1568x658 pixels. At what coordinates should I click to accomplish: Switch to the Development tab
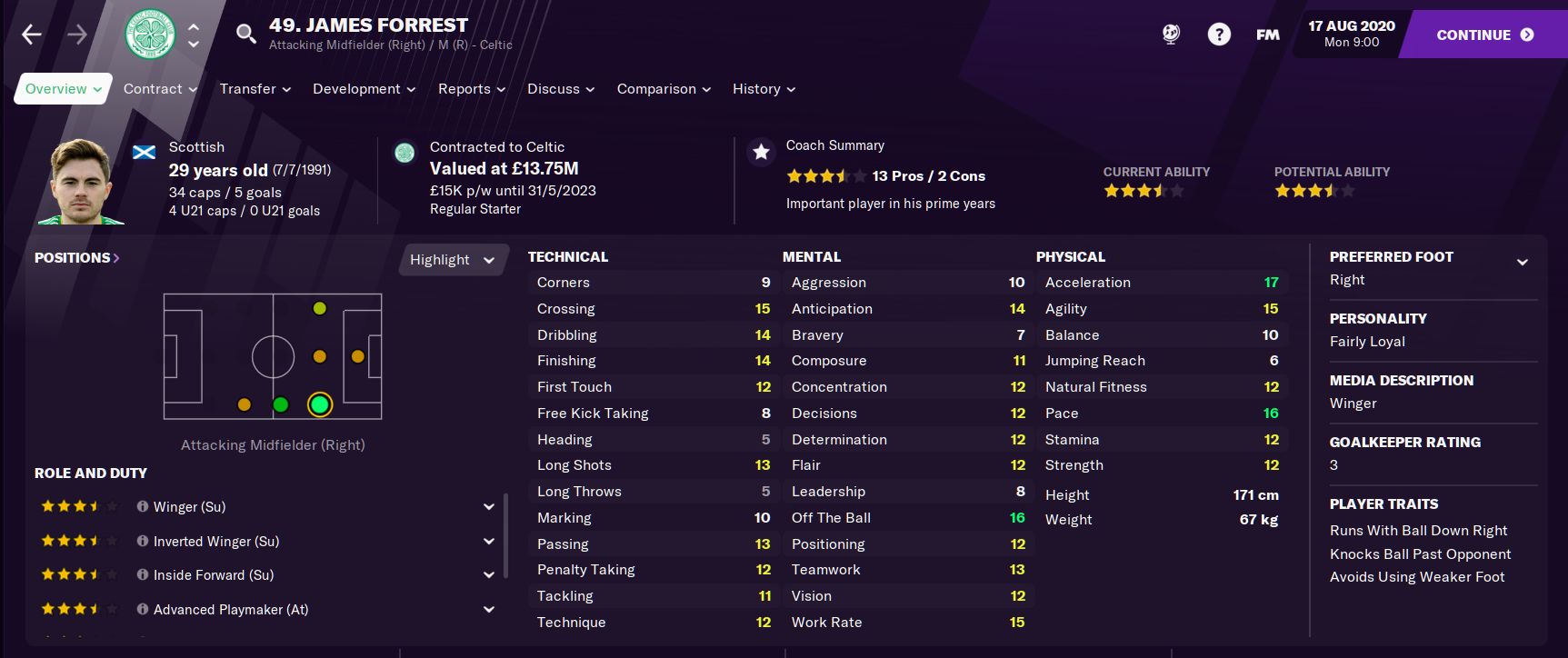tap(364, 89)
